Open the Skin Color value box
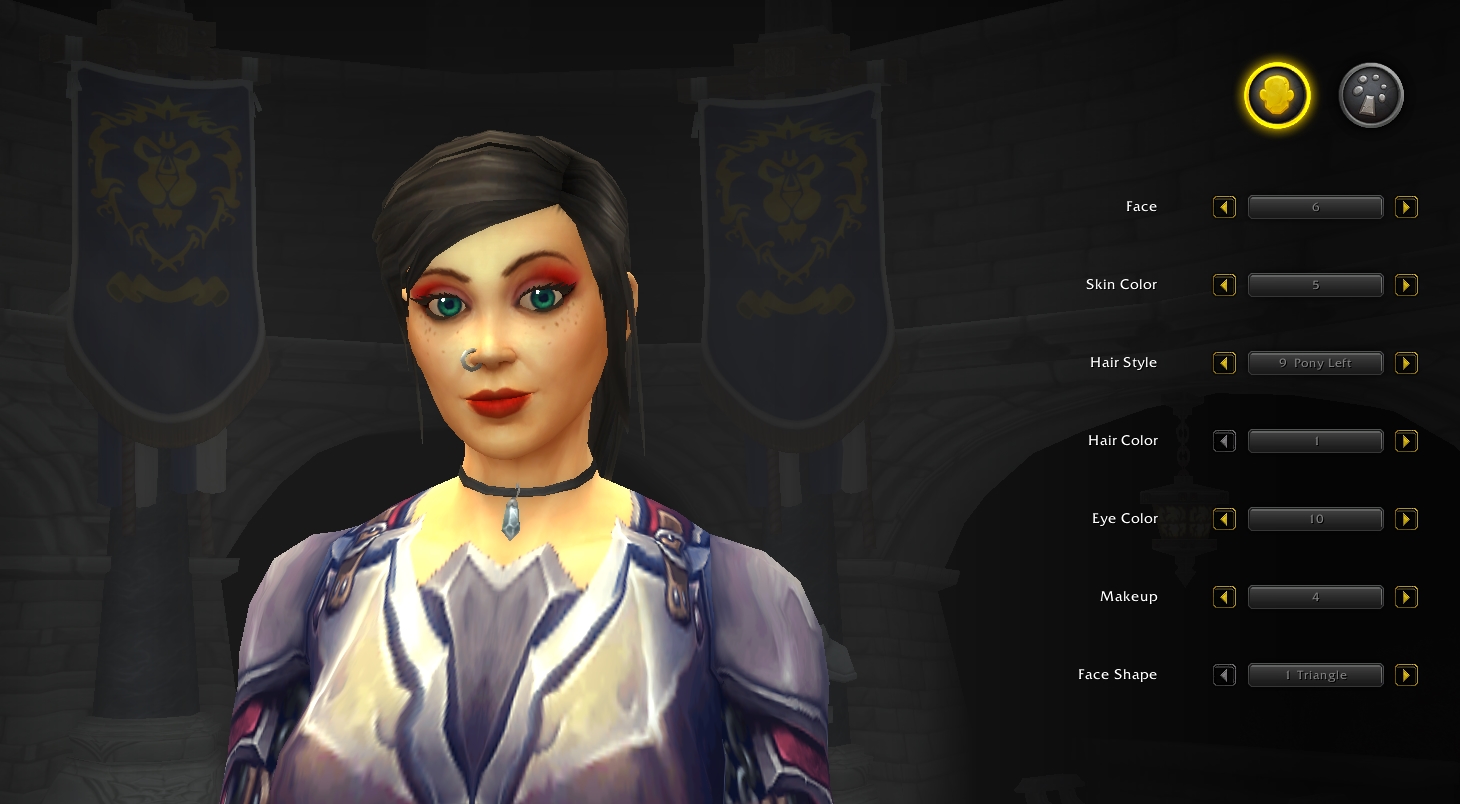The height and width of the screenshot is (804, 1460). [x=1315, y=285]
